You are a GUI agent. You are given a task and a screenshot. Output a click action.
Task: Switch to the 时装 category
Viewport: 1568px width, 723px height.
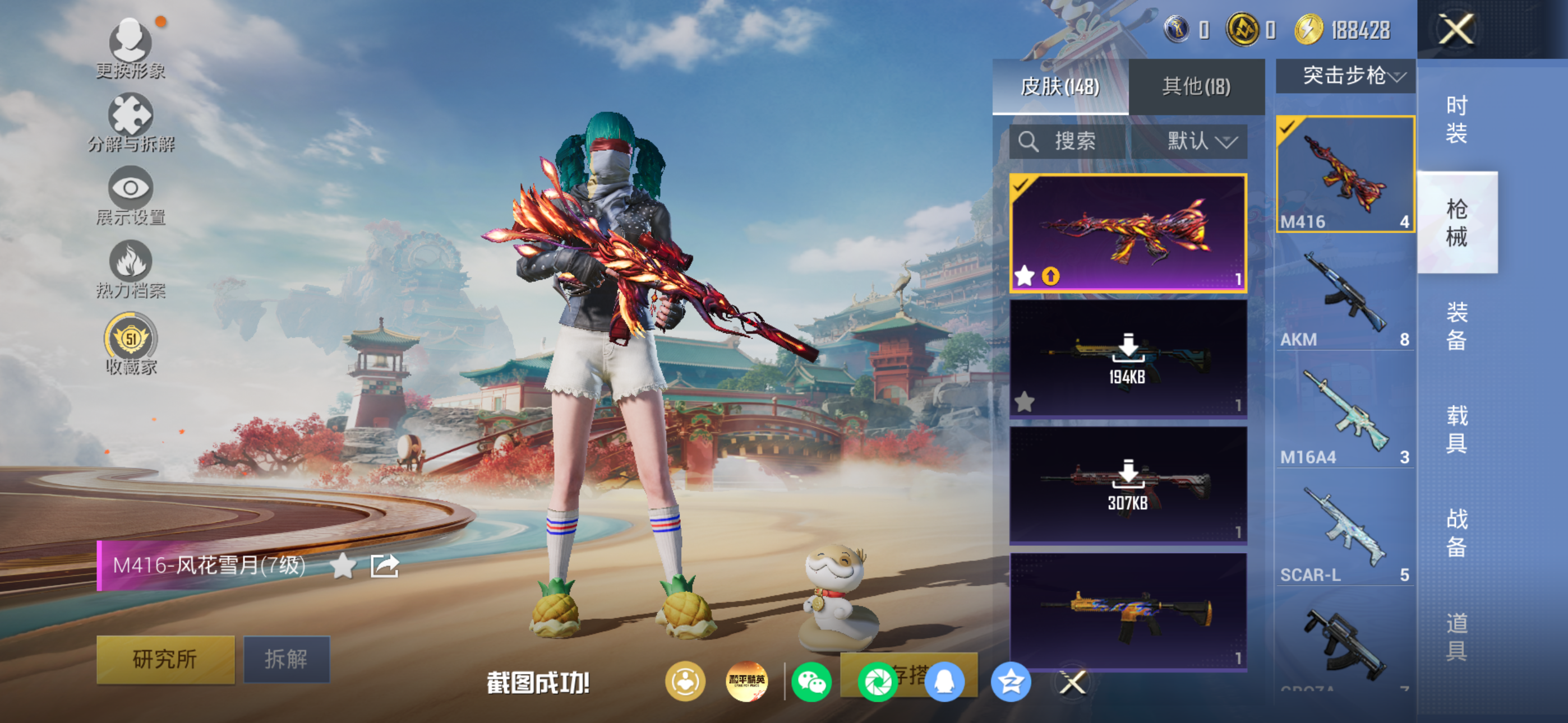(x=1456, y=119)
